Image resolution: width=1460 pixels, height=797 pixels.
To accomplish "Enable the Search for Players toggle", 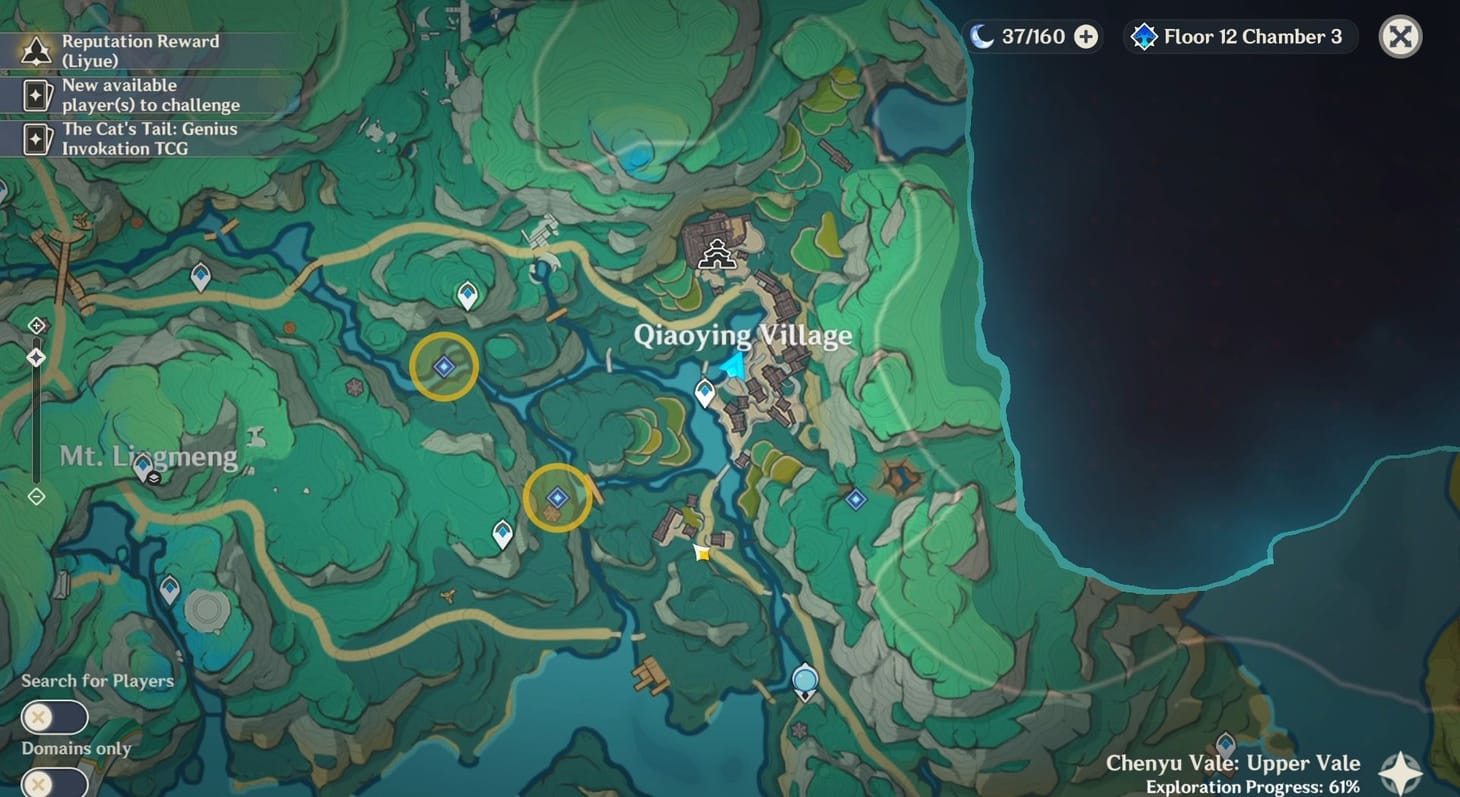I will coord(55,717).
